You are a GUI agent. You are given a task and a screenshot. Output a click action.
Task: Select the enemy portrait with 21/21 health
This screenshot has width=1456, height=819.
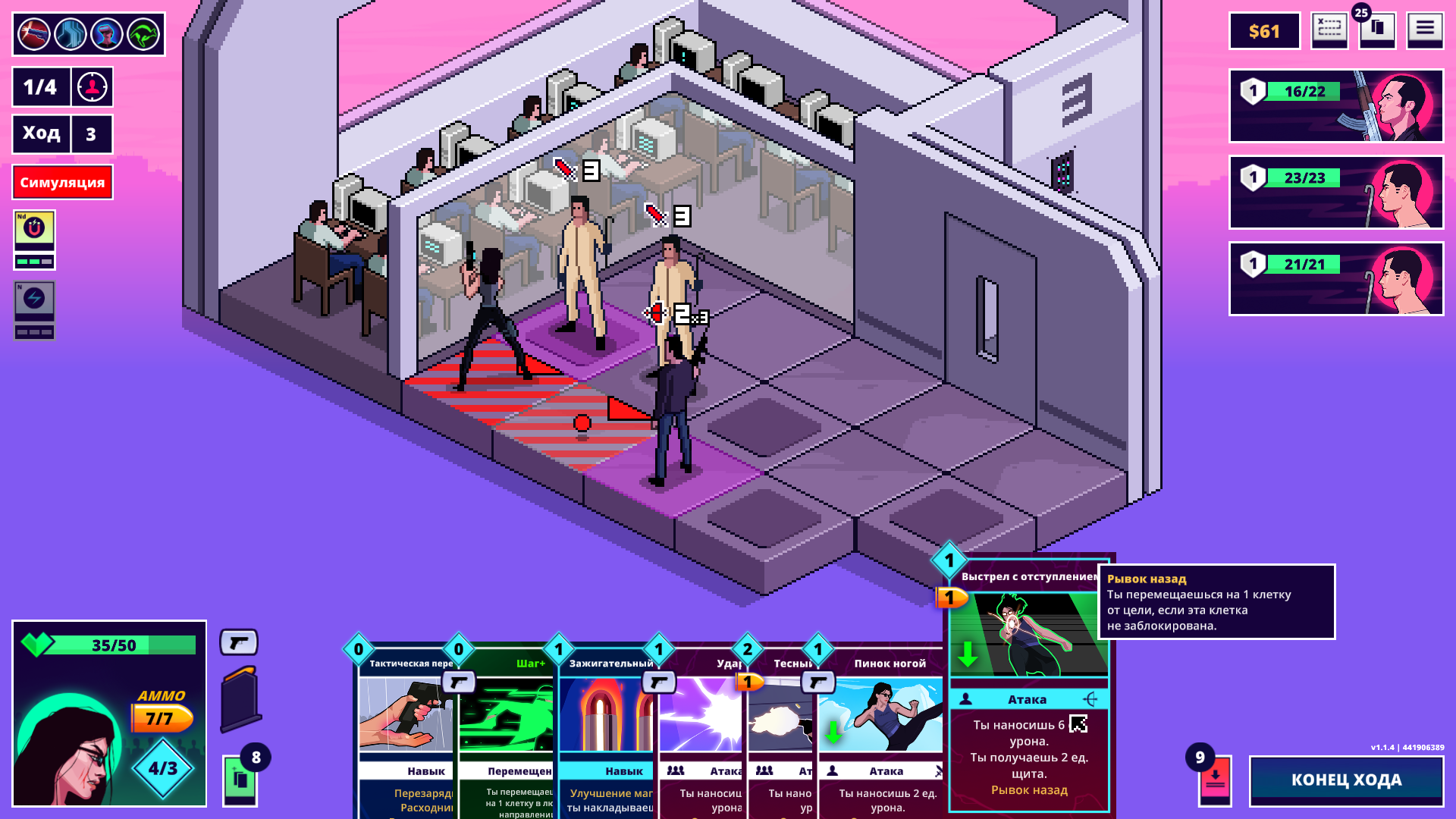click(1335, 278)
